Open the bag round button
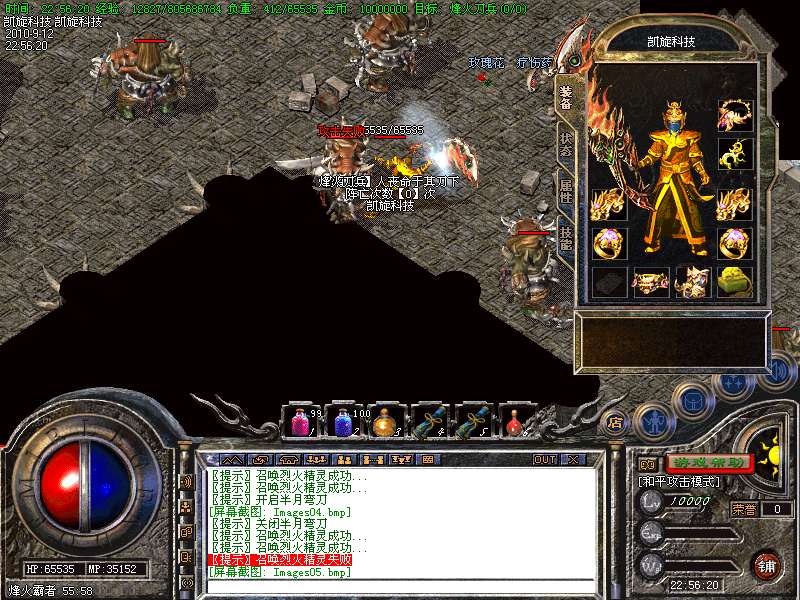This screenshot has height=600, width=800. (x=691, y=401)
